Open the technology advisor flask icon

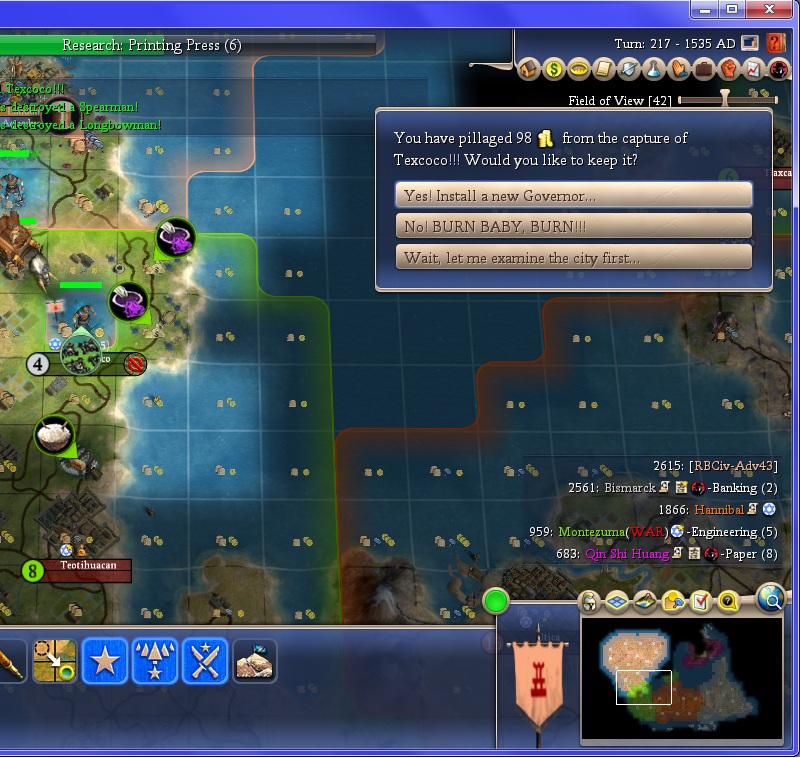pyautogui.click(x=654, y=69)
